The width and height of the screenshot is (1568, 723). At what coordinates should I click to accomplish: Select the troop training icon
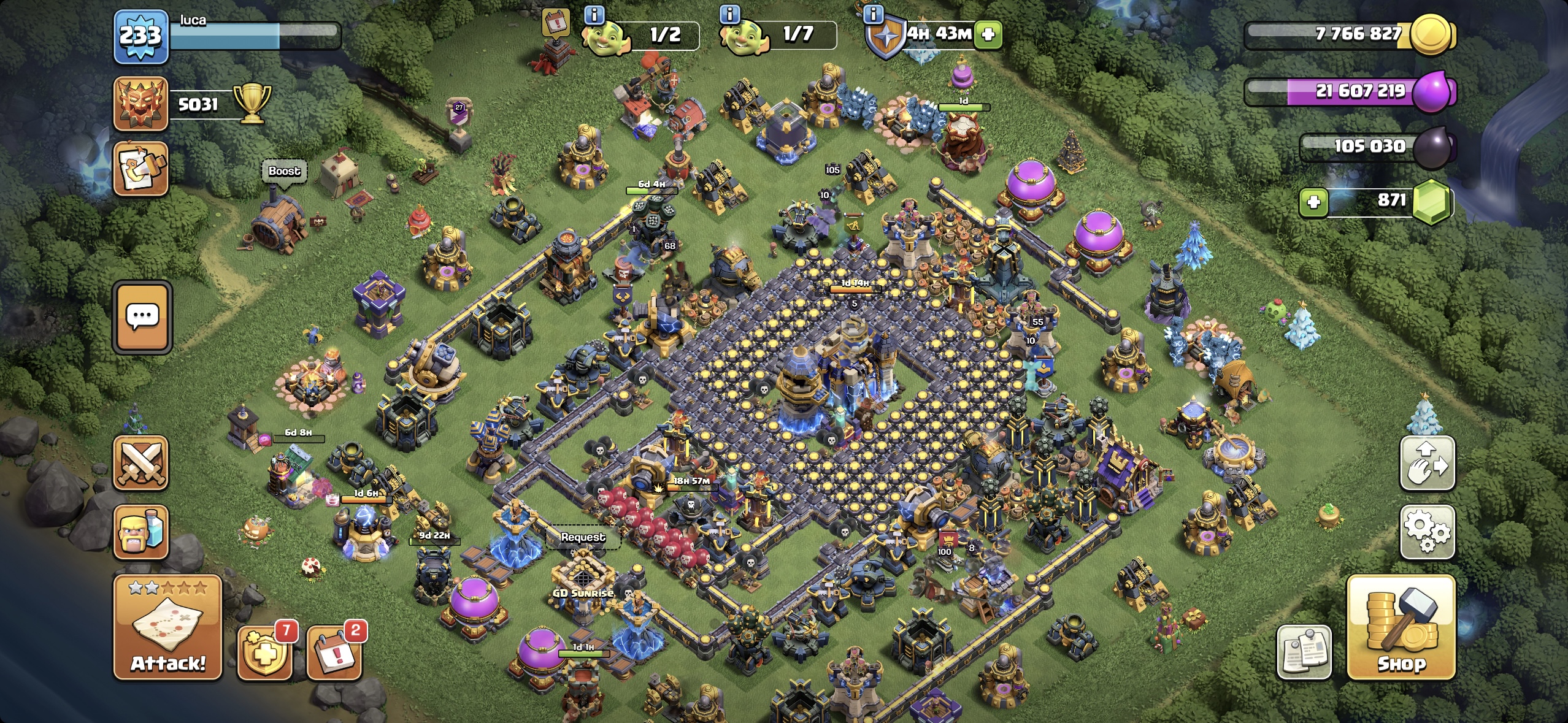[142, 531]
